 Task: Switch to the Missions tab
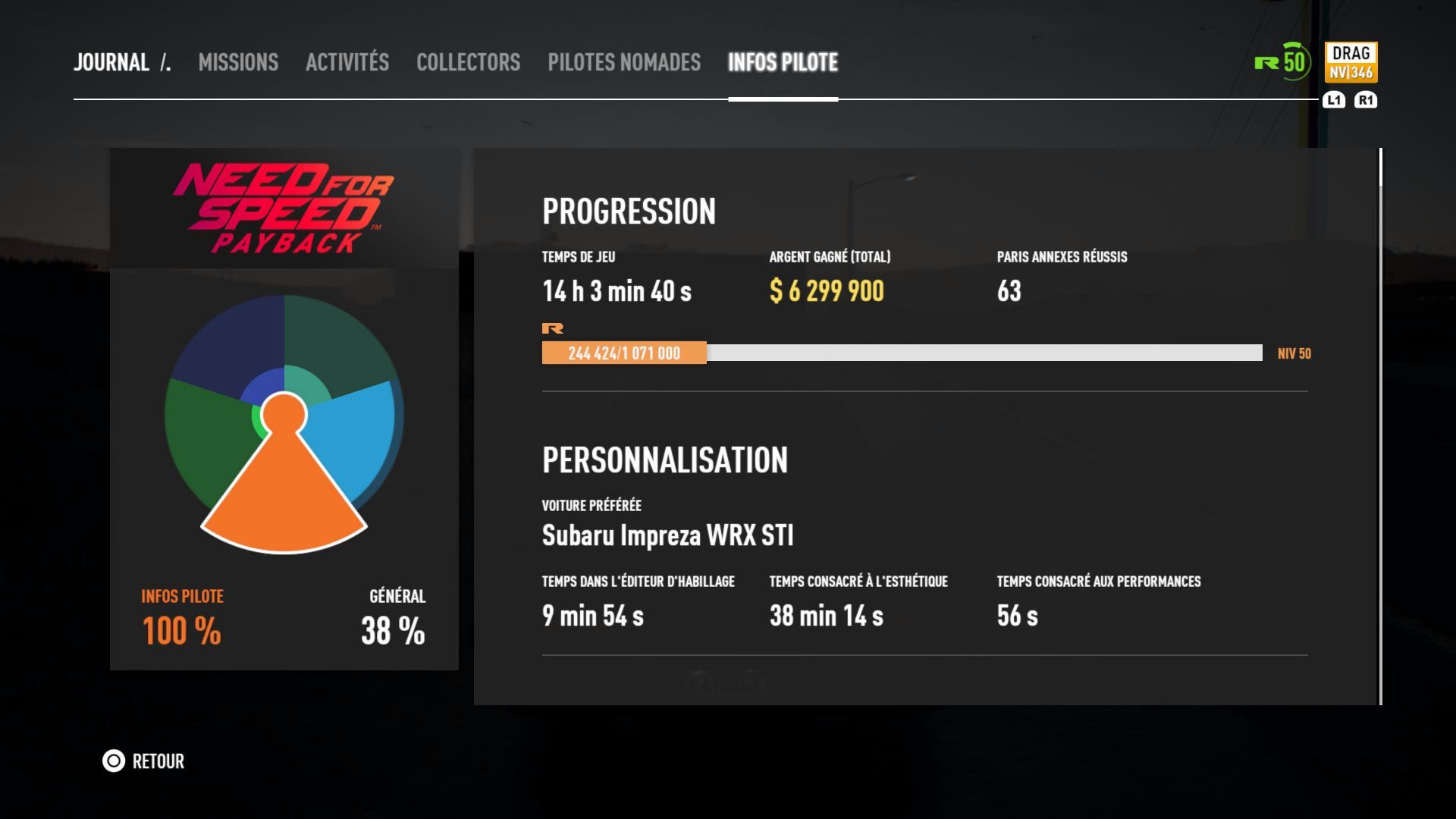(x=238, y=62)
